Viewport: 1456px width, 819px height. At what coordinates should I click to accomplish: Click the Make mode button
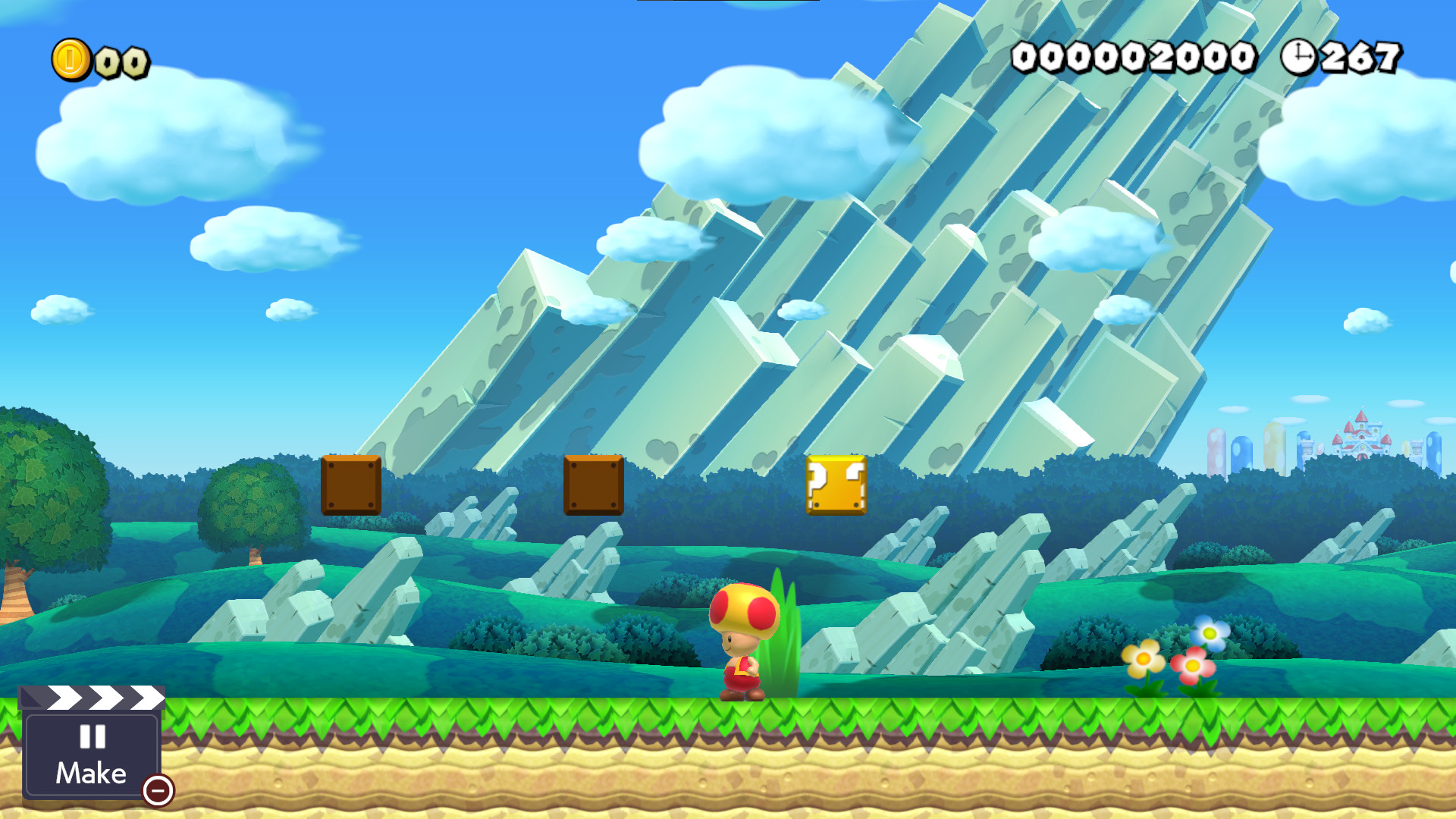point(91,772)
